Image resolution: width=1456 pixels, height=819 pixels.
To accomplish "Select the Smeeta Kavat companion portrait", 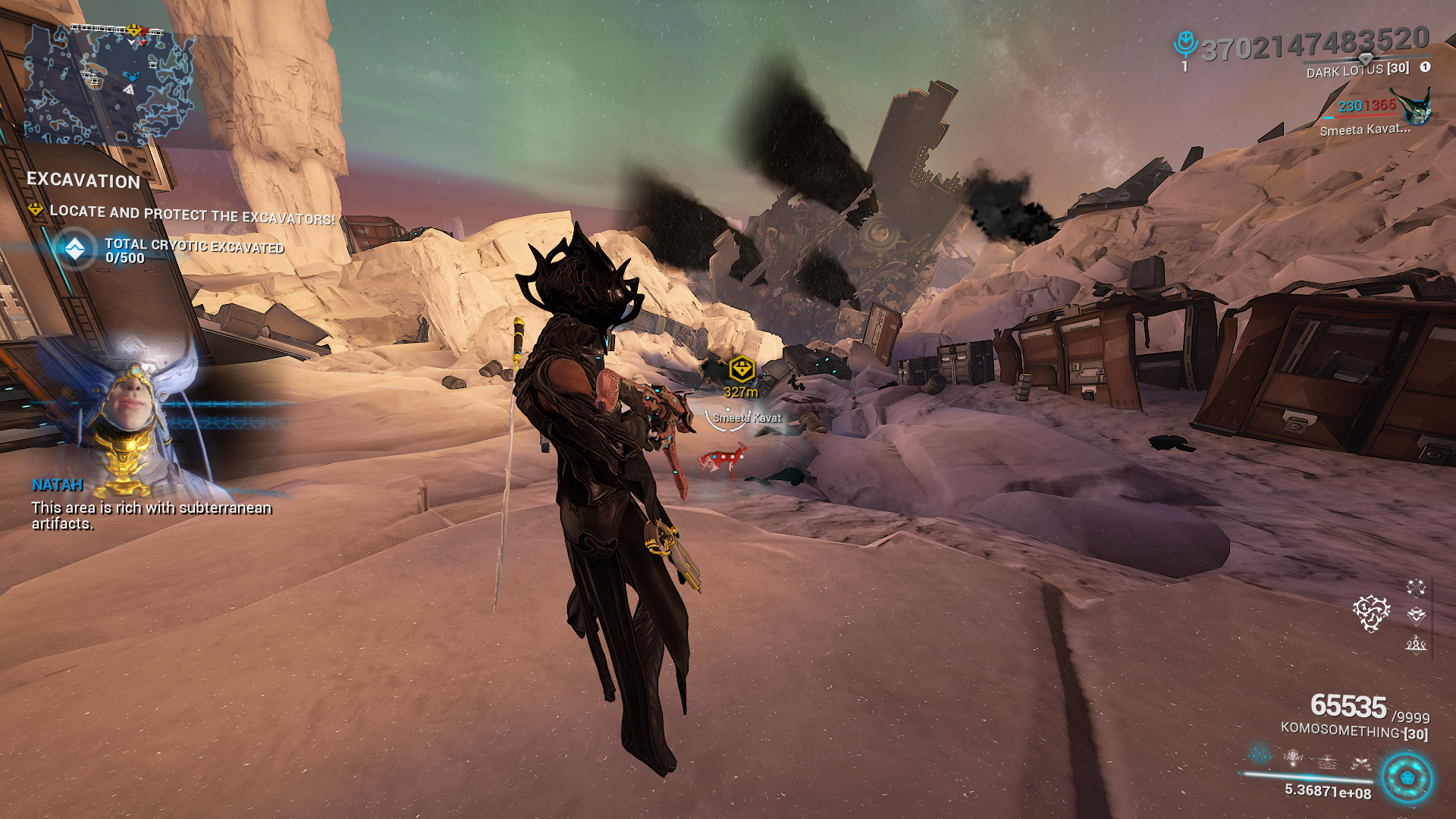I will click(x=1415, y=108).
